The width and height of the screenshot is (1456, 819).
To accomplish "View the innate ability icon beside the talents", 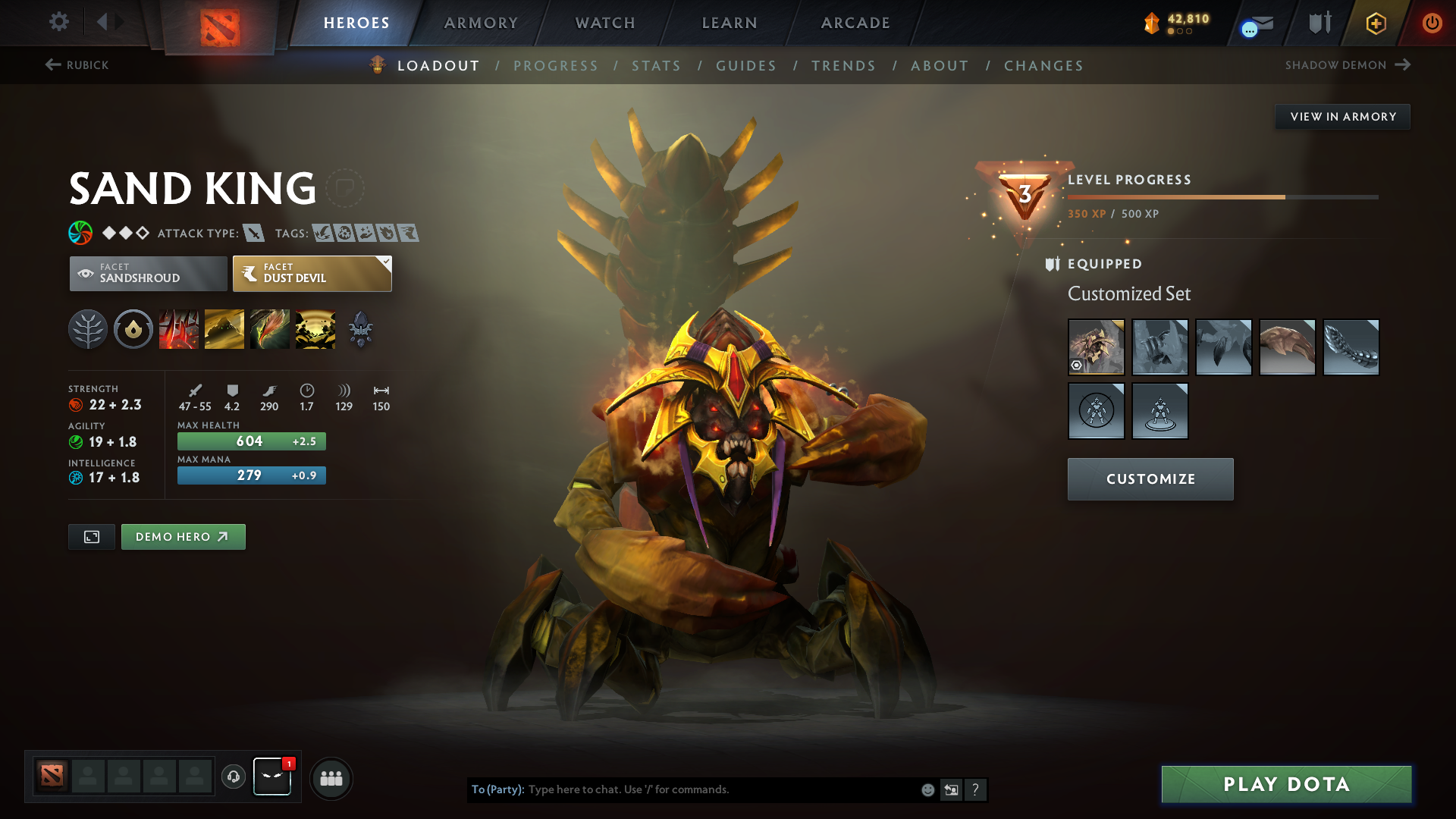I will [x=133, y=329].
